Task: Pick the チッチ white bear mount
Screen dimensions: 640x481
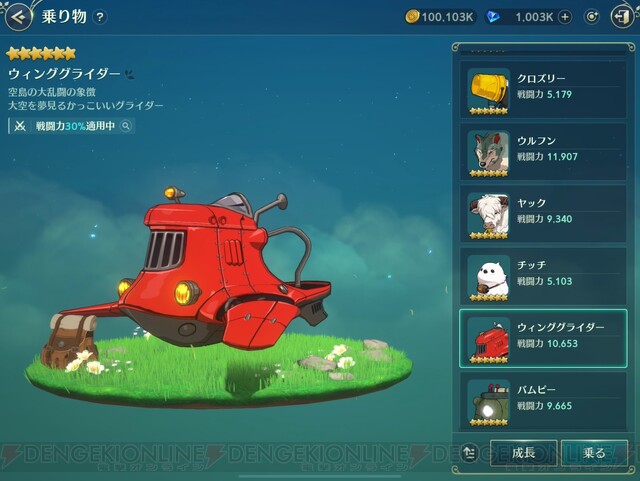Action: click(x=543, y=274)
